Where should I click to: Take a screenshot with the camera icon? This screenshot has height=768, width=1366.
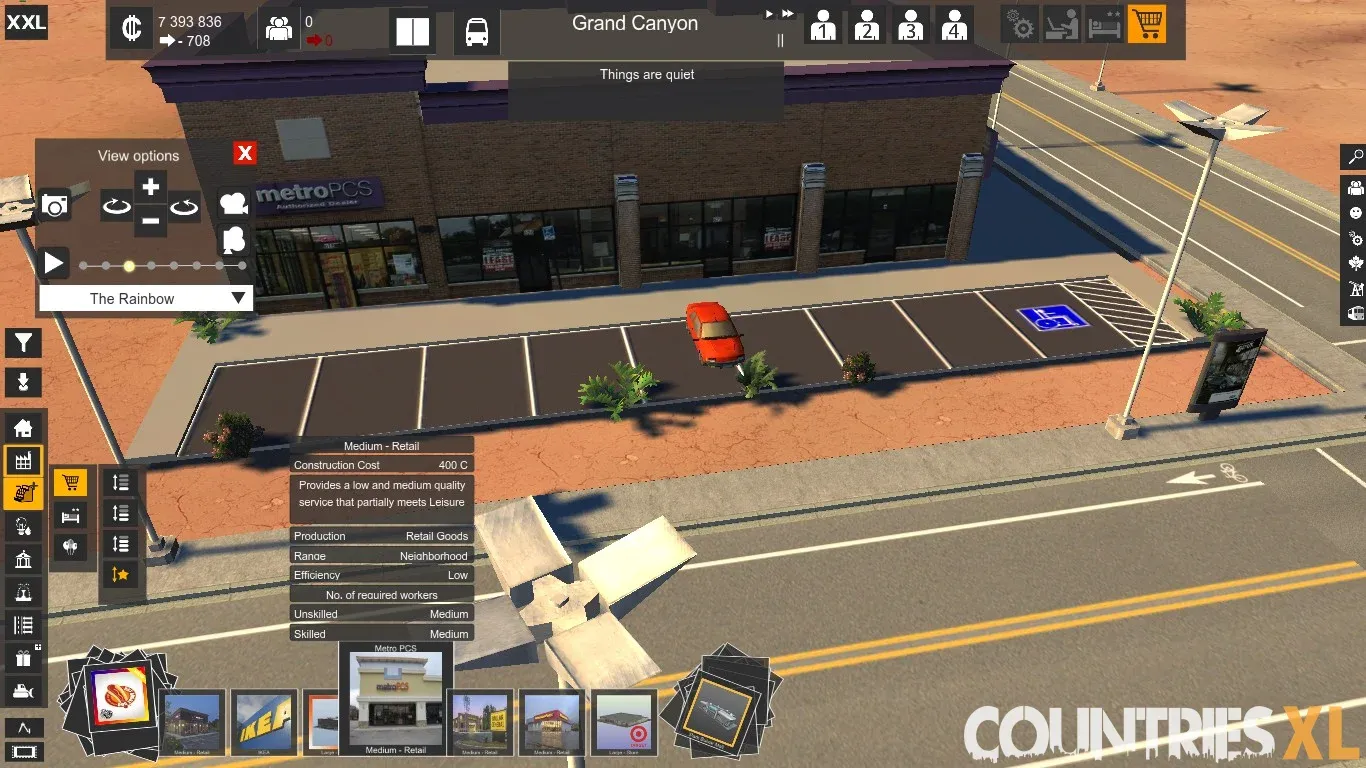55,206
